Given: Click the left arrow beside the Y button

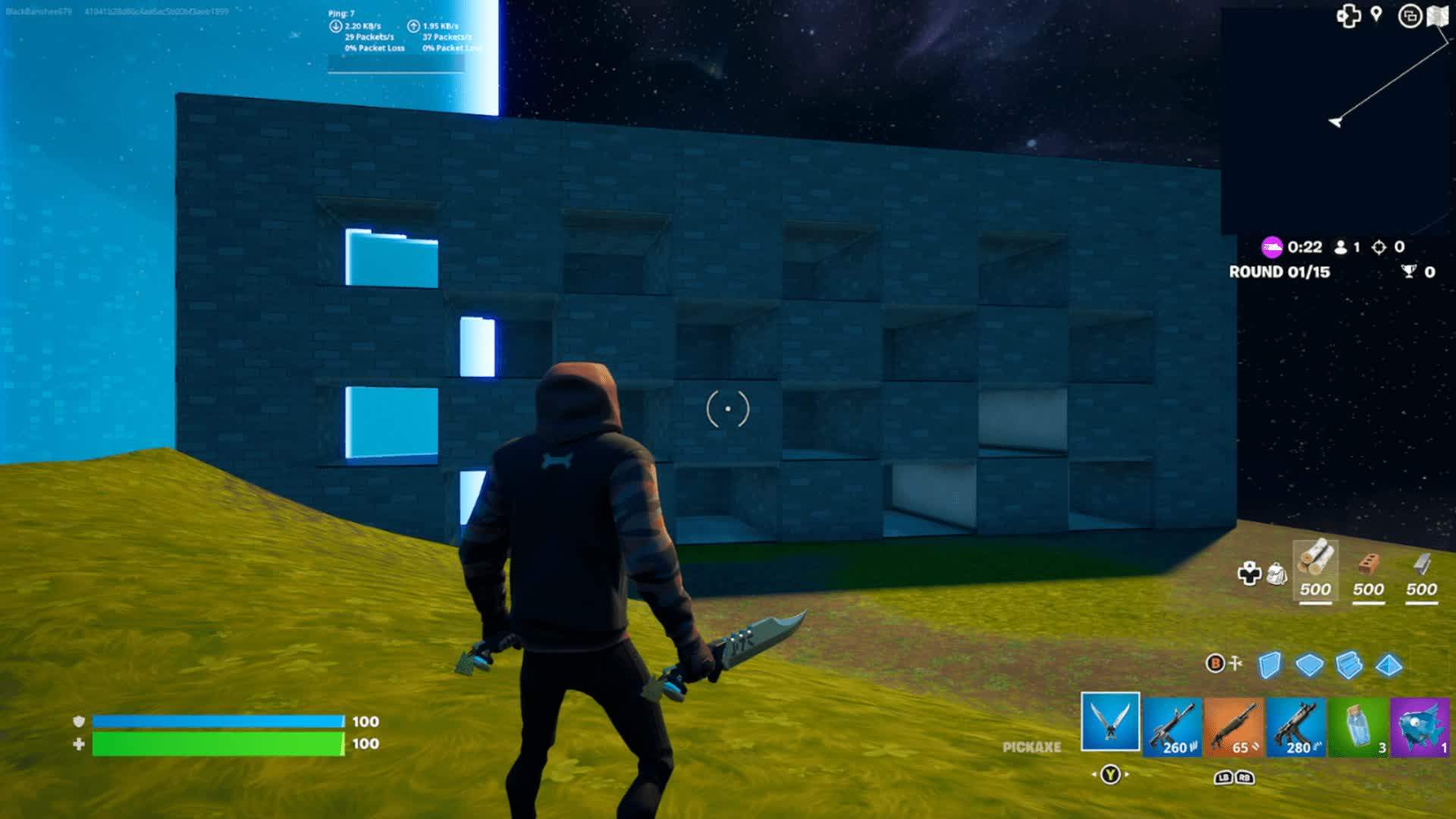Looking at the screenshot, I should tap(1094, 774).
